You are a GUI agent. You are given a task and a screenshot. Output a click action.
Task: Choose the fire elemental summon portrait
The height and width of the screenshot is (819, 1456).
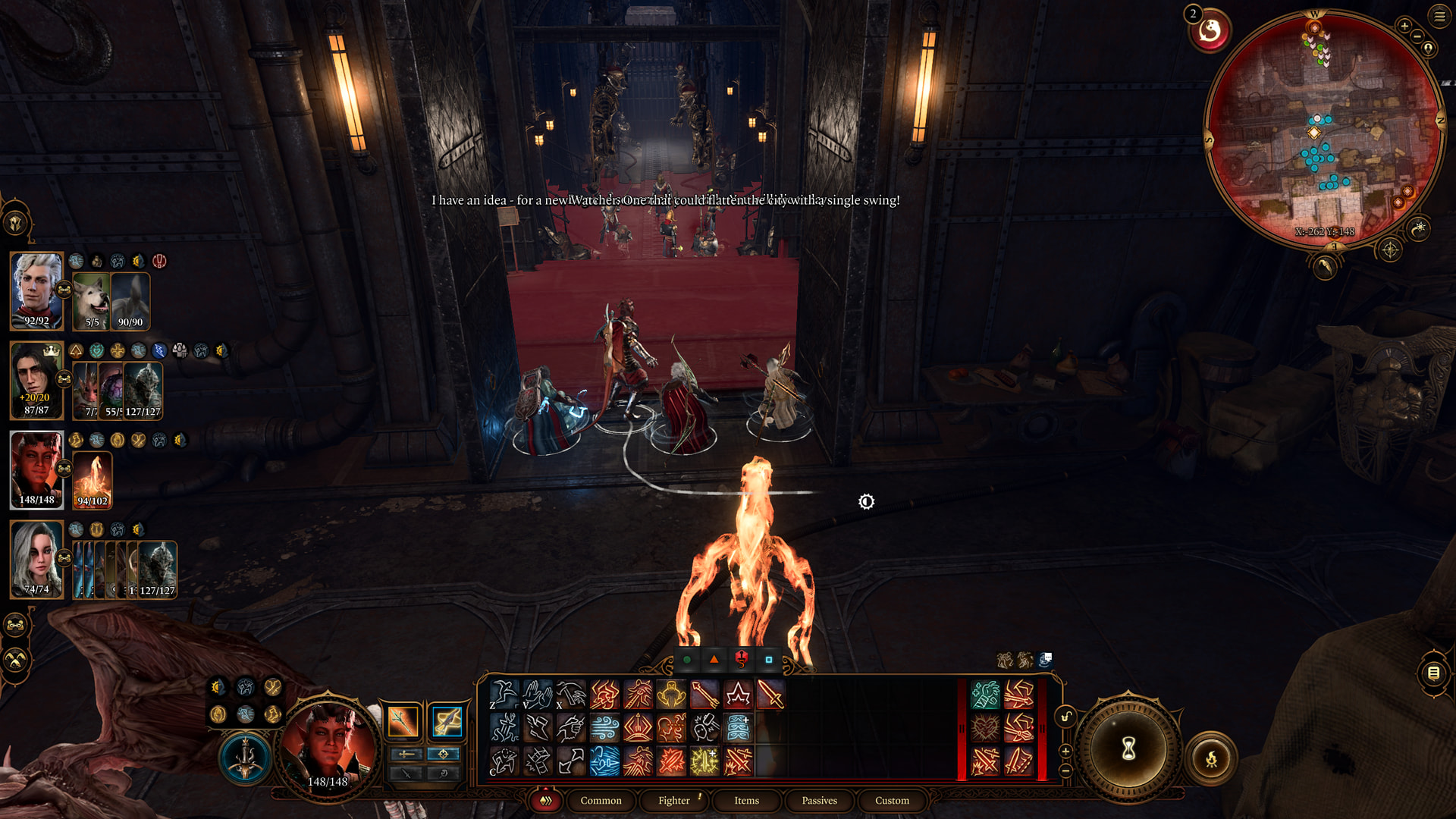93,479
